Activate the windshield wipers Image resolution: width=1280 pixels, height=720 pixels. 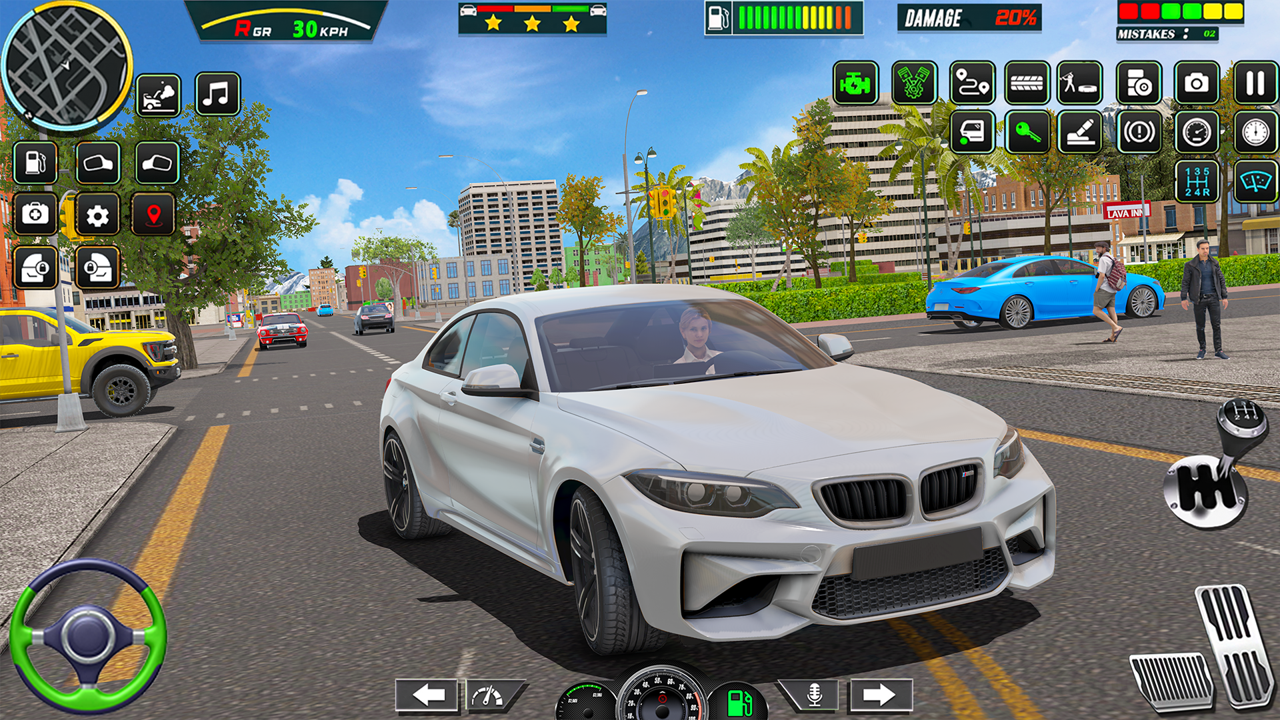(x=1255, y=182)
